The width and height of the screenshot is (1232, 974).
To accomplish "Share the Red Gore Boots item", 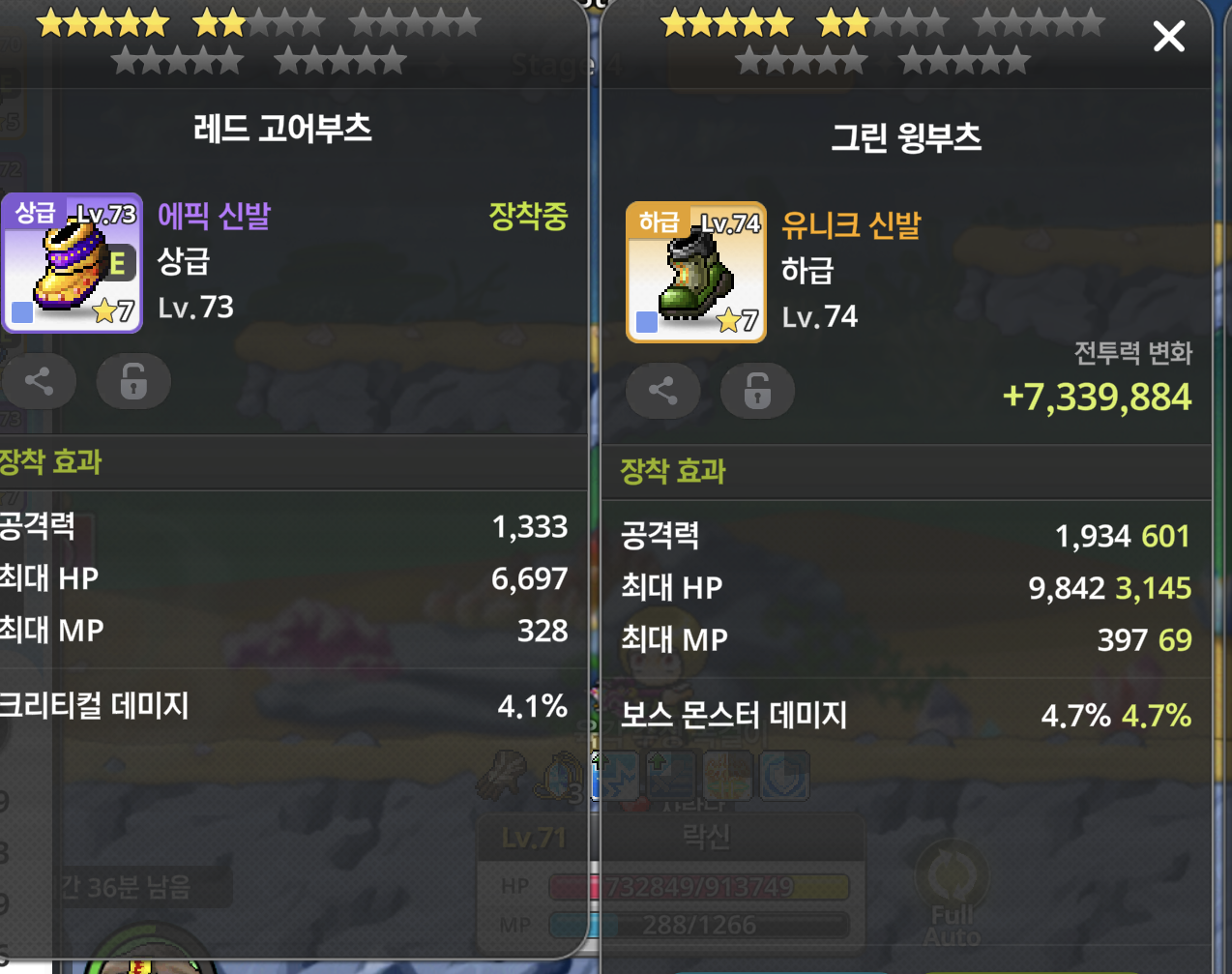I will point(39,381).
